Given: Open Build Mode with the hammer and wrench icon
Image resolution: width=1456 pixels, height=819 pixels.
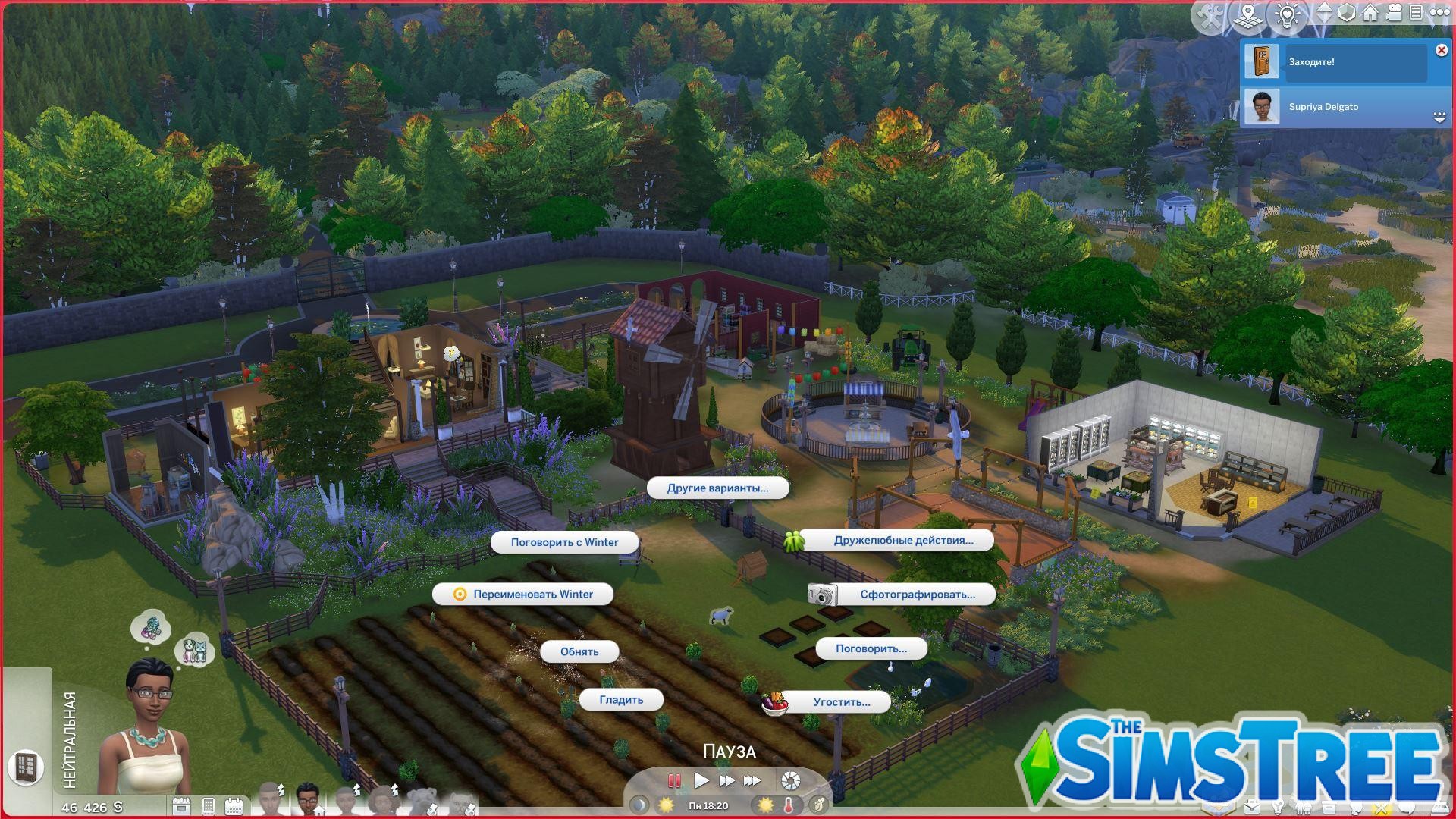Looking at the screenshot, I should click(1212, 14).
